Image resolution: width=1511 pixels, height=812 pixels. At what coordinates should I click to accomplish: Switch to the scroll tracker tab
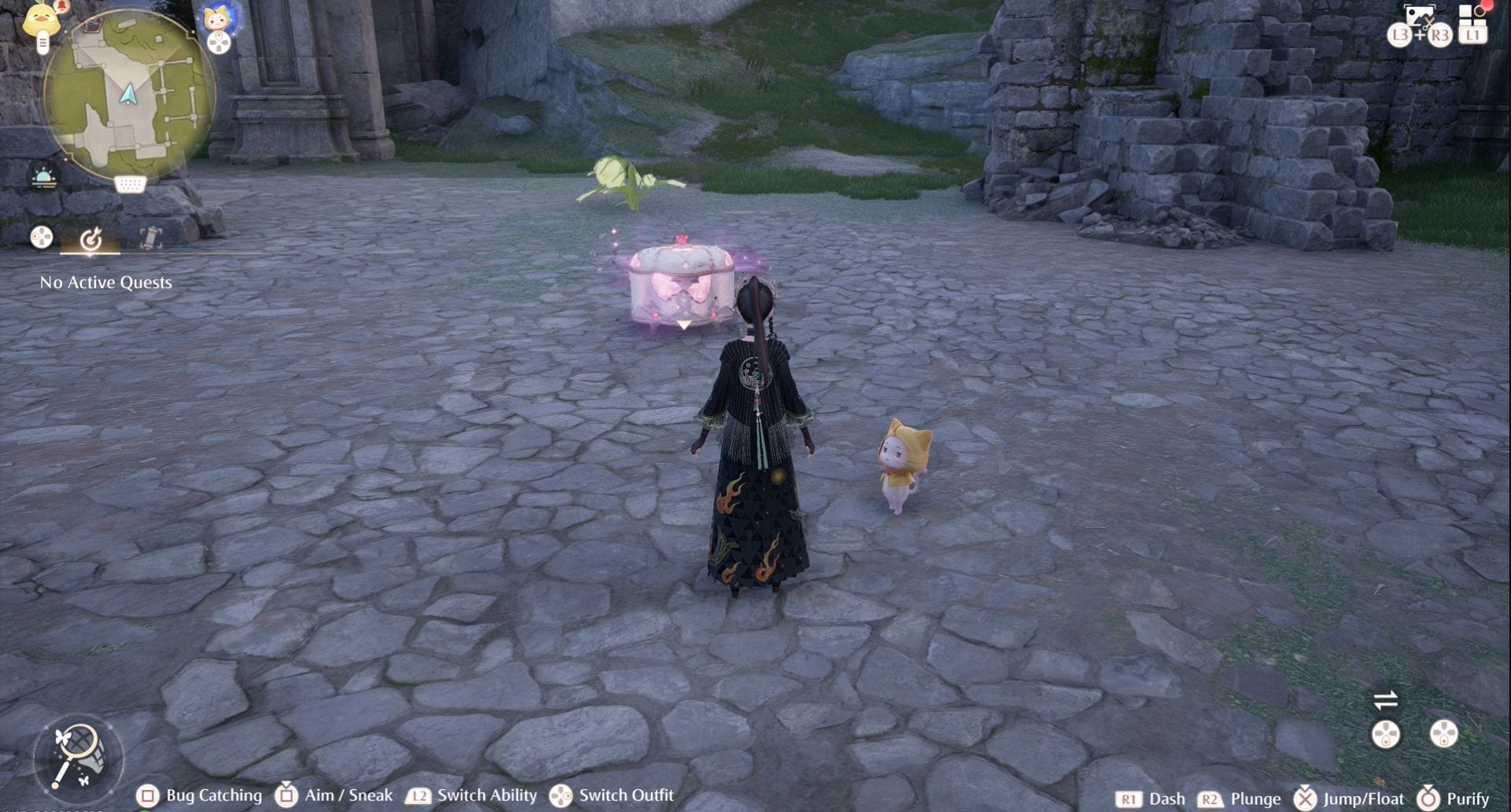pyautogui.click(x=150, y=238)
